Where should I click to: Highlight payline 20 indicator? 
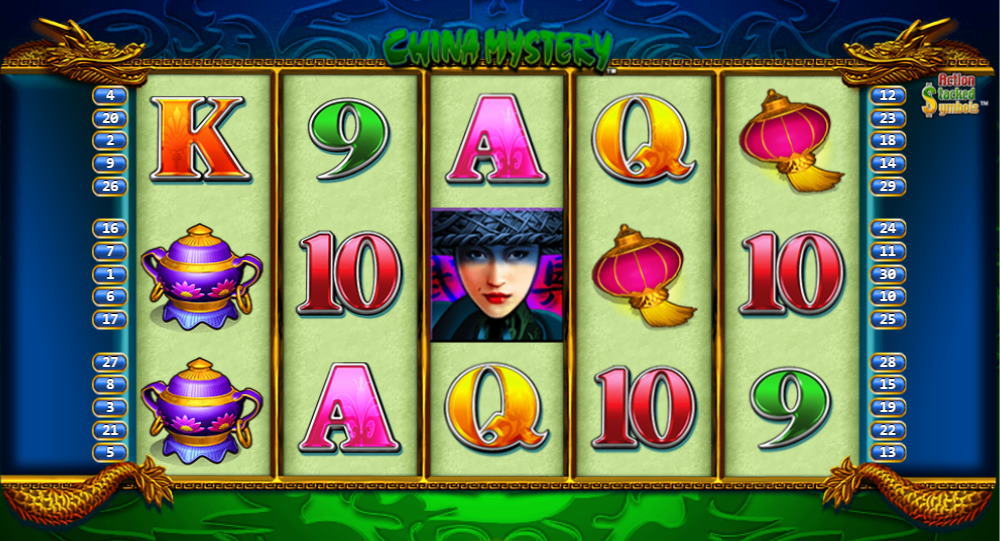click(x=109, y=118)
